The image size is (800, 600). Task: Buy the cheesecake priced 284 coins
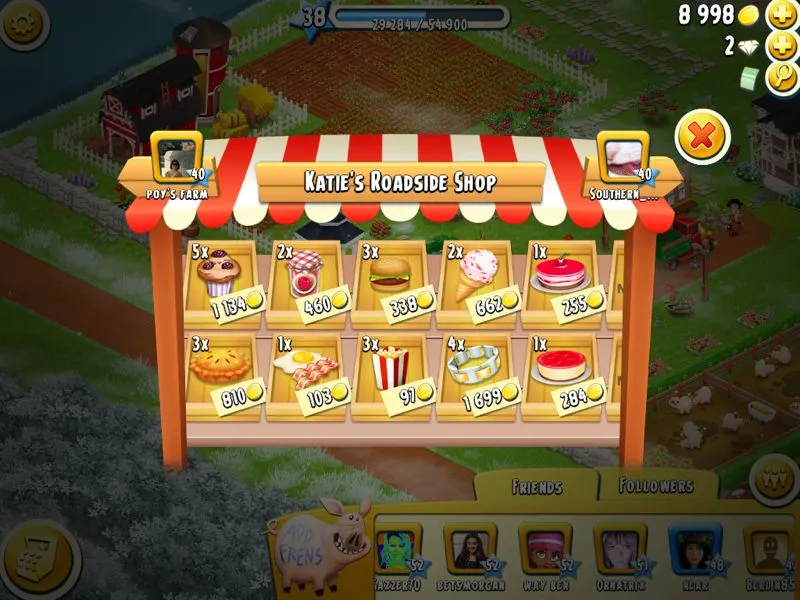(x=560, y=370)
